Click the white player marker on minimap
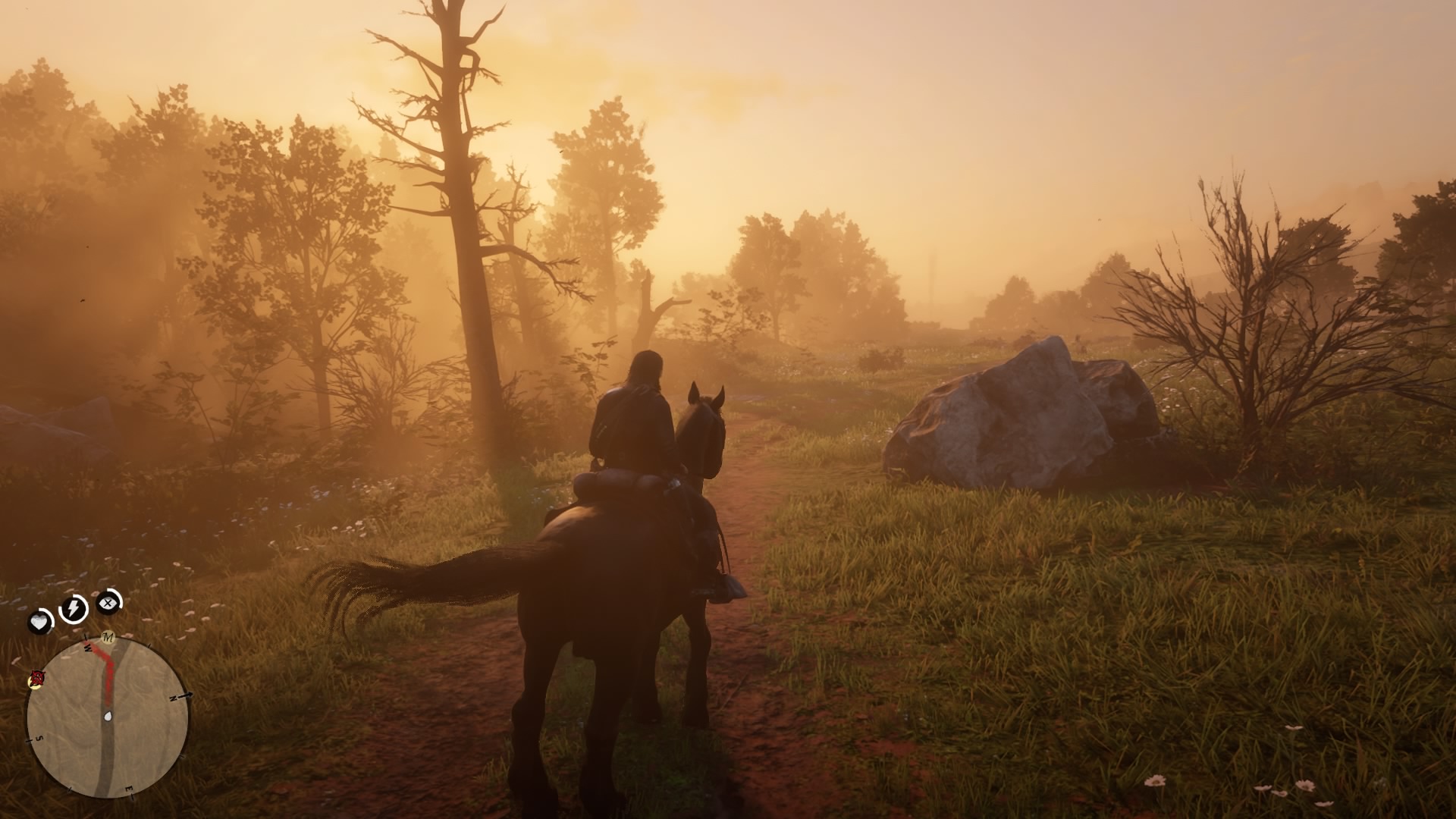Viewport: 1456px width, 819px height. tap(108, 716)
